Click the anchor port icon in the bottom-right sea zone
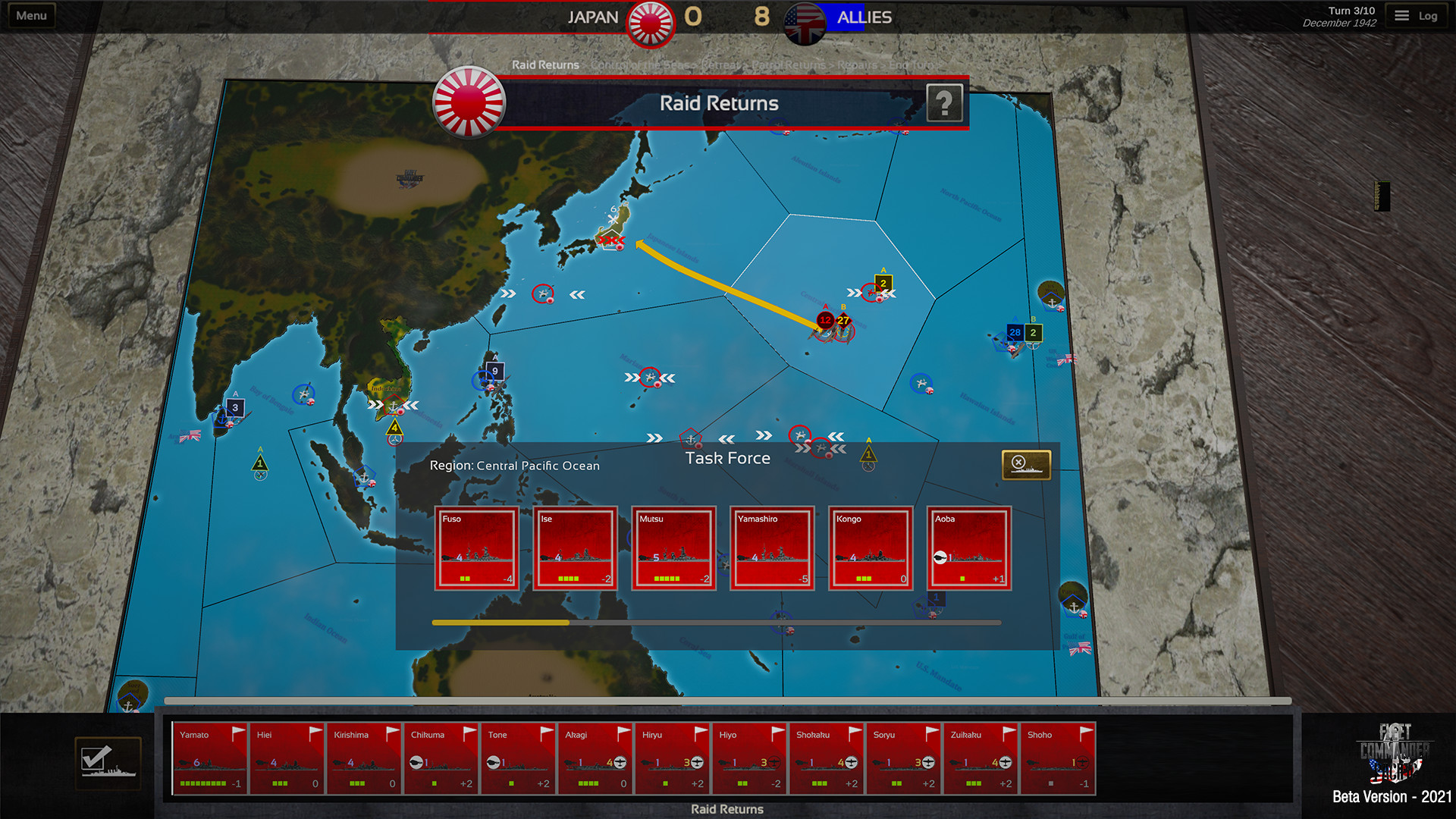The height and width of the screenshot is (819, 1456). click(x=1074, y=607)
